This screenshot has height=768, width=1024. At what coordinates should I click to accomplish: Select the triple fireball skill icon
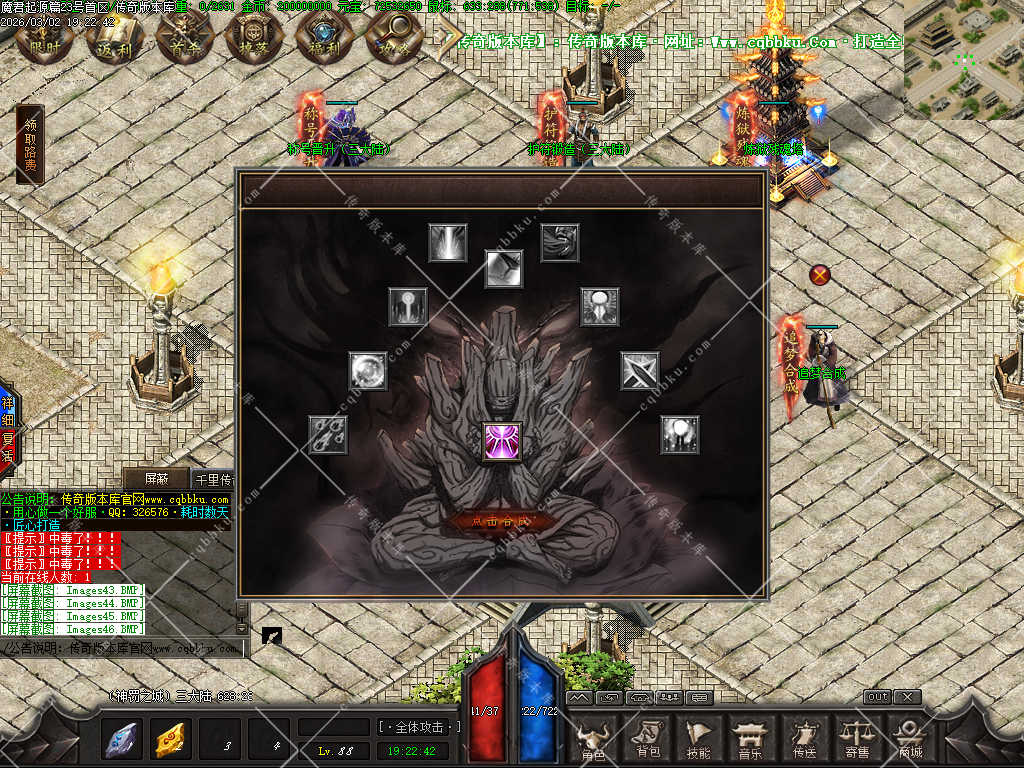328,435
